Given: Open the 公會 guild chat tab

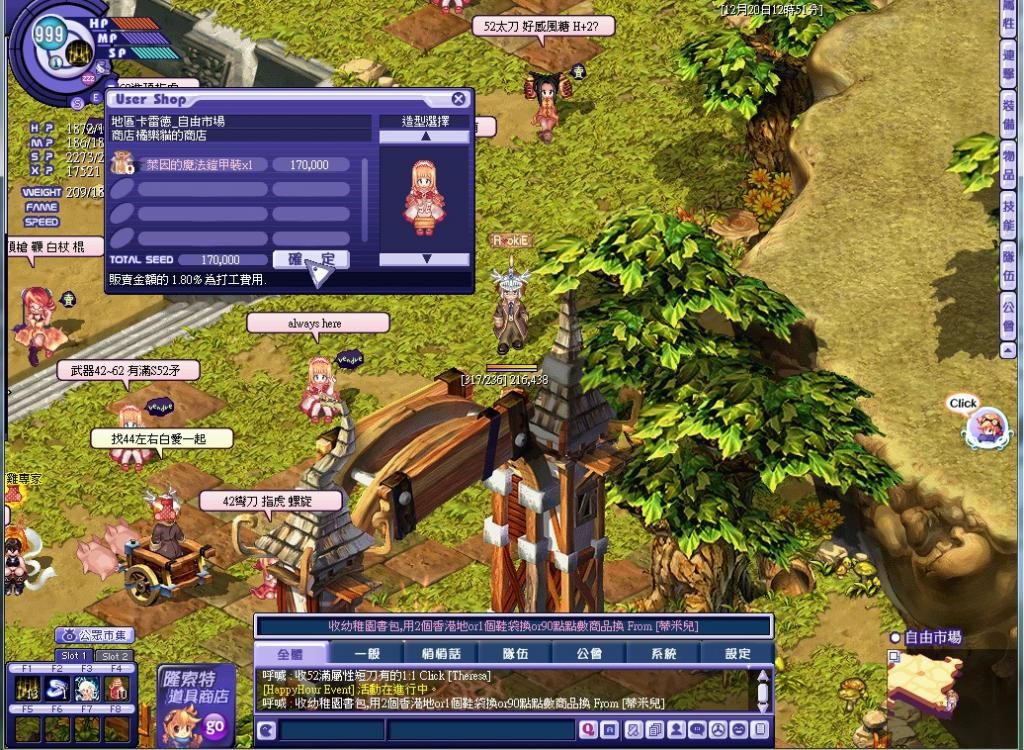Looking at the screenshot, I should 589,653.
